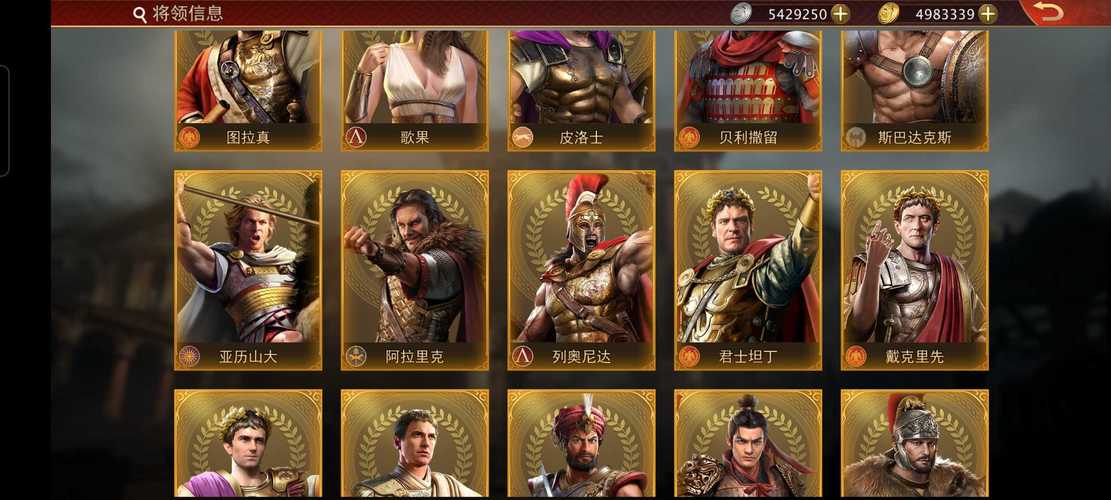Screen dimensions: 1111x500
Task: Open the 列奥尼达 general card
Action: 581,270
